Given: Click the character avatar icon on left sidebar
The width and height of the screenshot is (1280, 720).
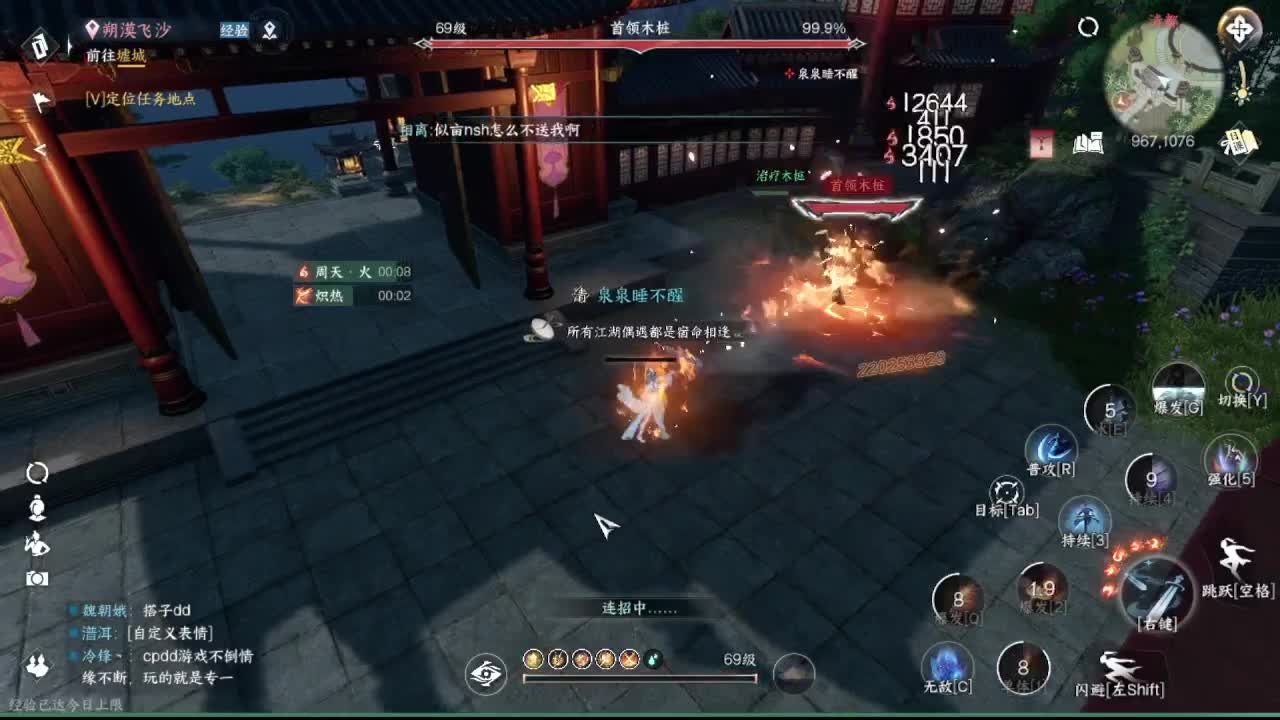Looking at the screenshot, I should tap(37, 508).
